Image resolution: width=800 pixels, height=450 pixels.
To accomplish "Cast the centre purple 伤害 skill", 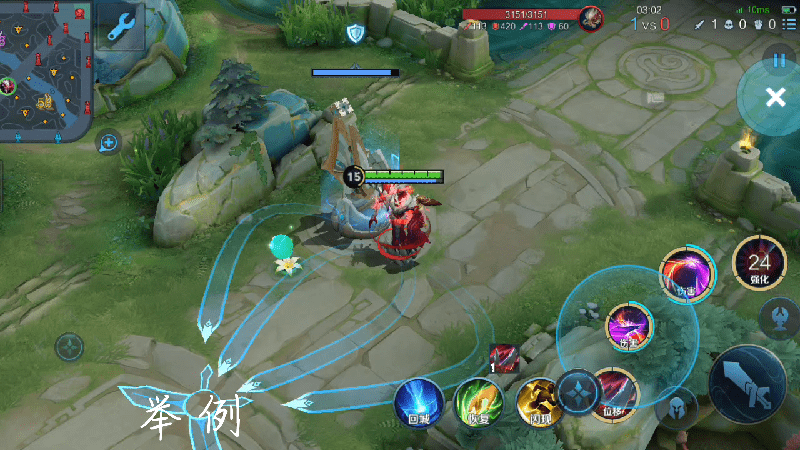I will tap(629, 326).
